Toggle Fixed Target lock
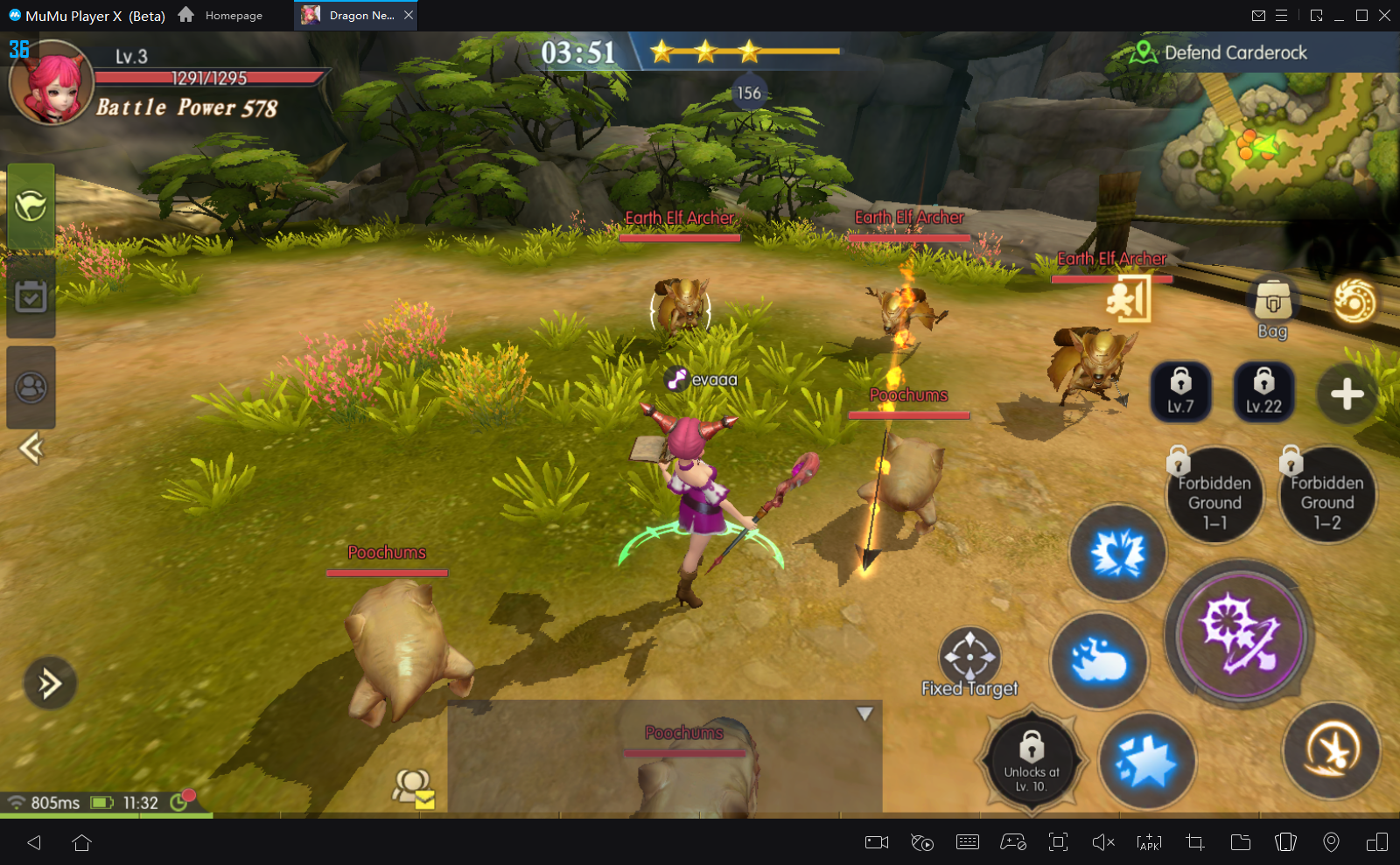Screen dimensions: 1400x865 tap(969, 656)
